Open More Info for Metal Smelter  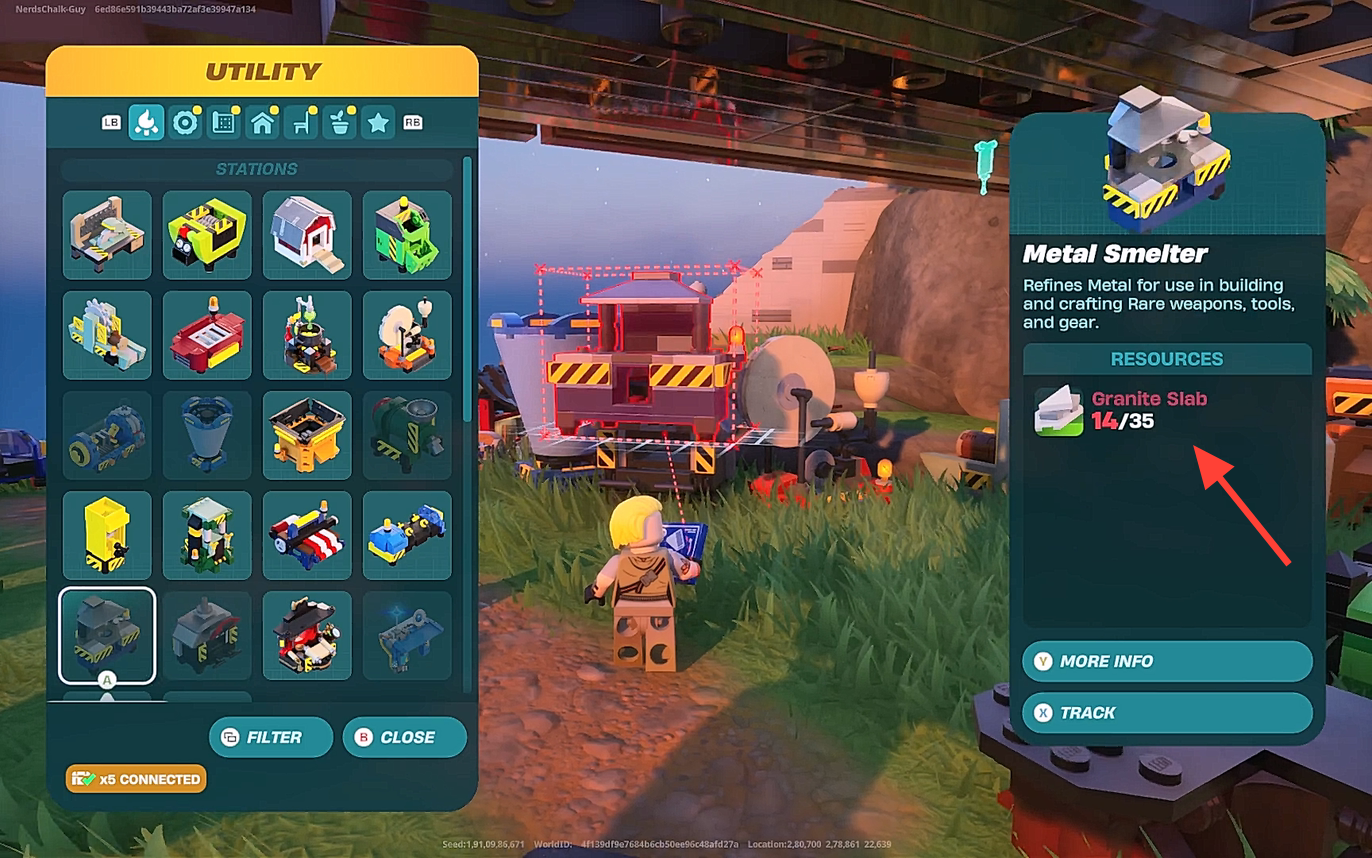[x=1167, y=661]
